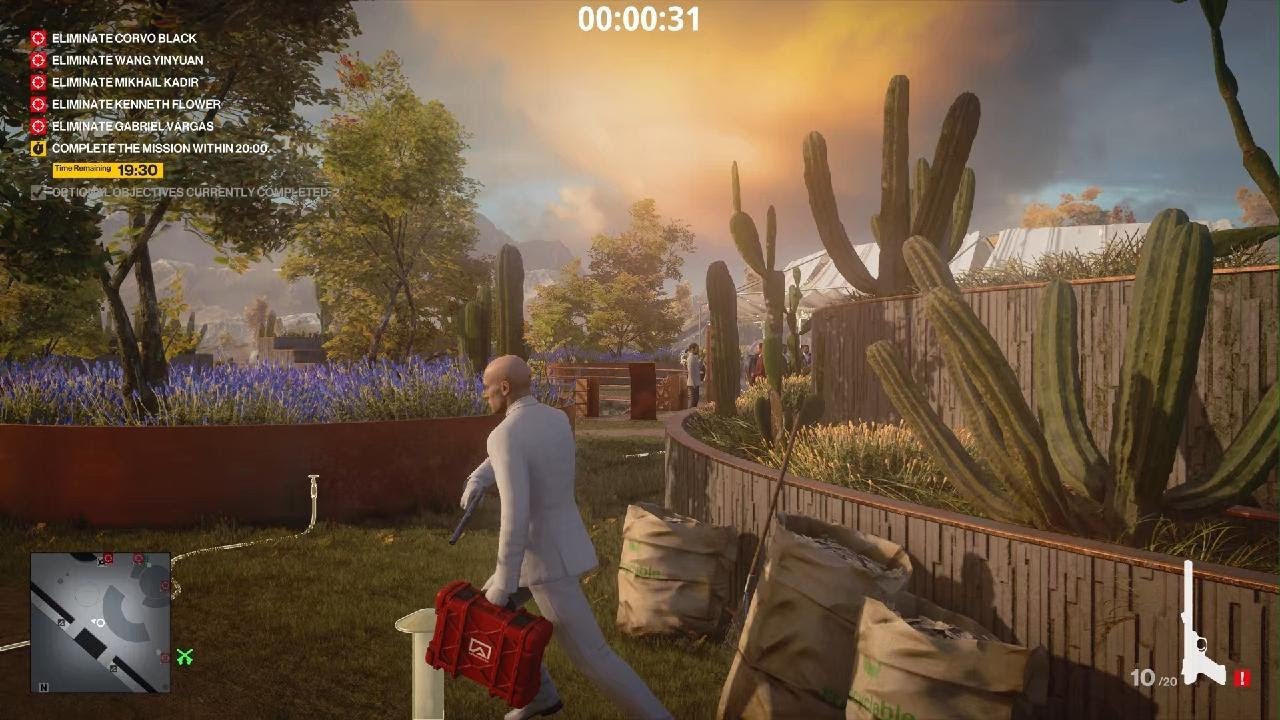Screen dimensions: 1280x720
Task: Choose the Eliminate Kenneth Flower objective
Action: (x=136, y=104)
